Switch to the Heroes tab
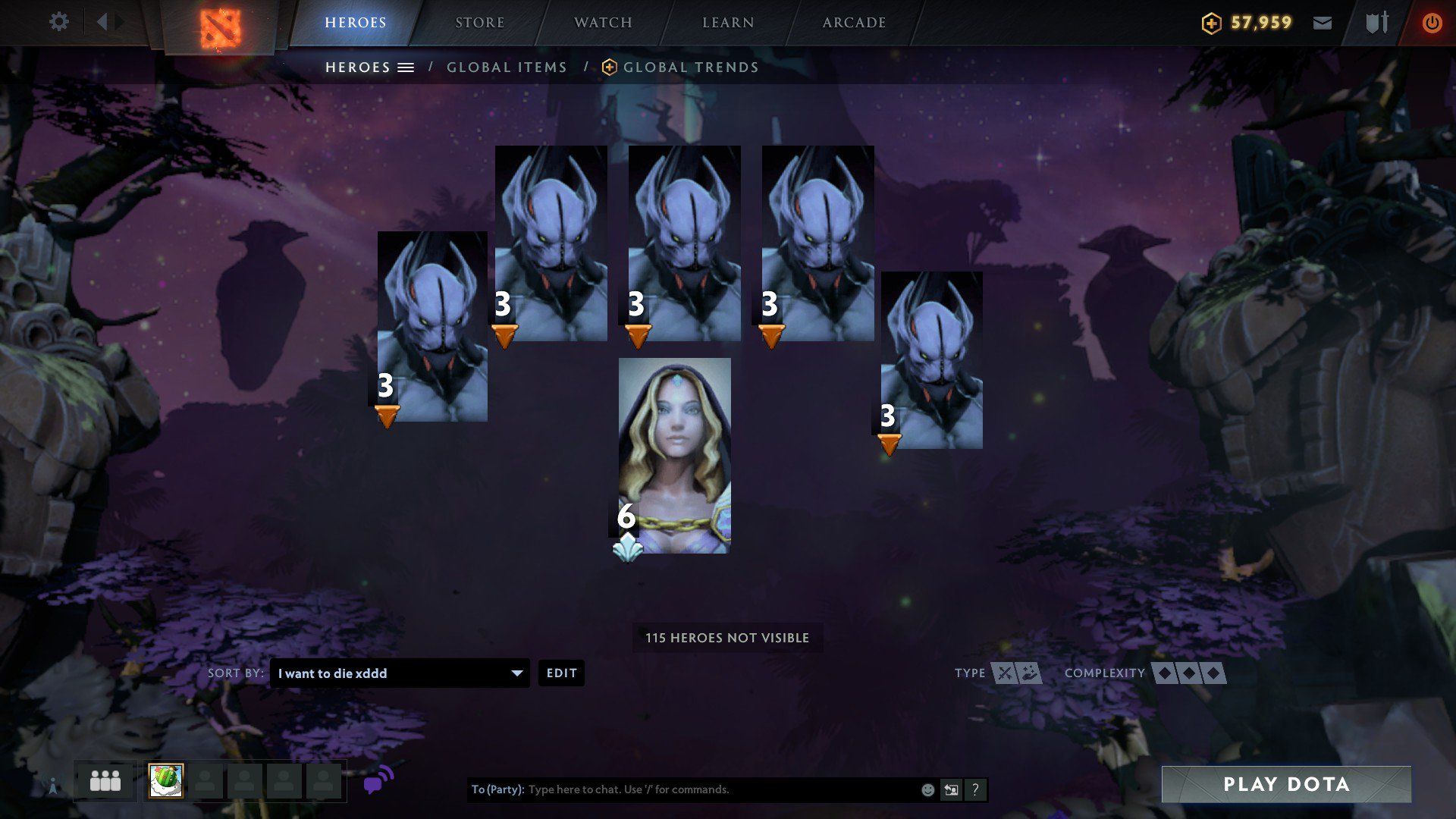The width and height of the screenshot is (1456, 819). (x=355, y=23)
